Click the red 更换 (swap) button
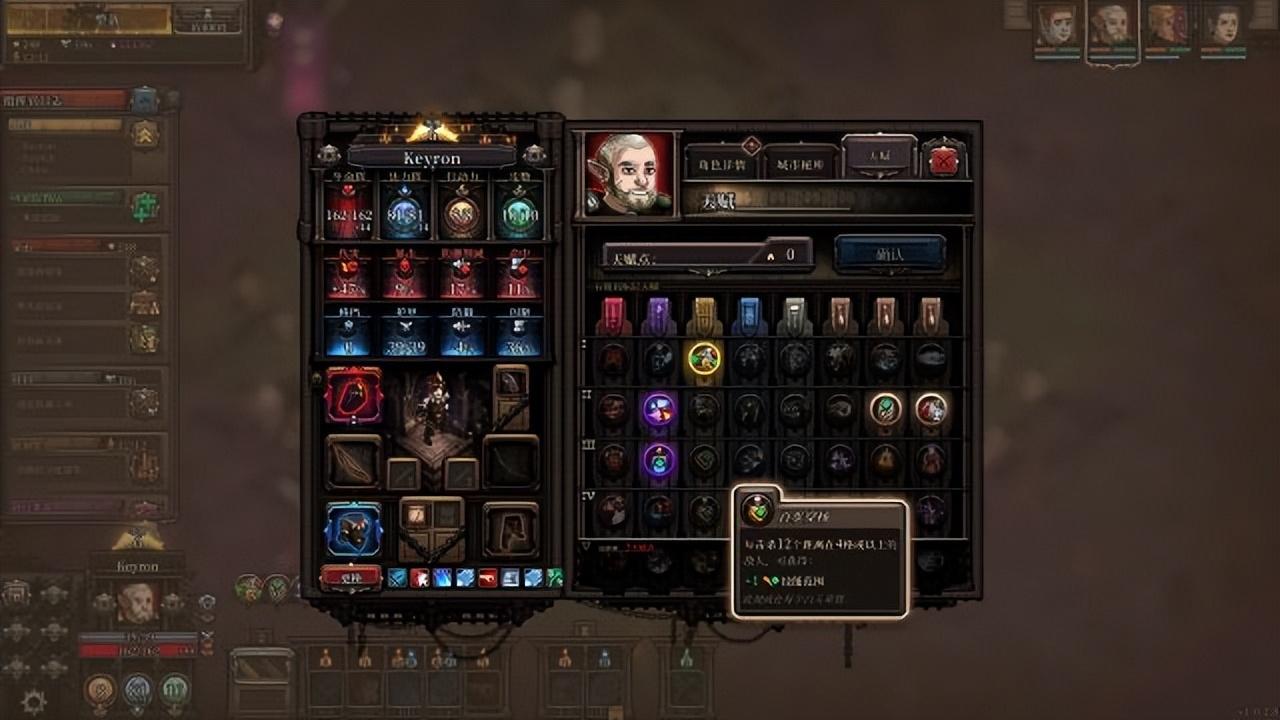1280x720 pixels. (x=351, y=577)
